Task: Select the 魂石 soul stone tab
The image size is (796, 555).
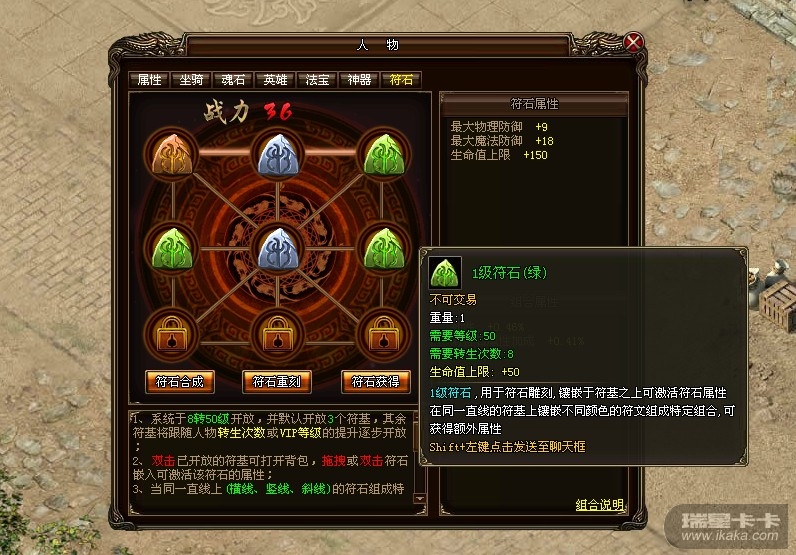Action: [233, 80]
